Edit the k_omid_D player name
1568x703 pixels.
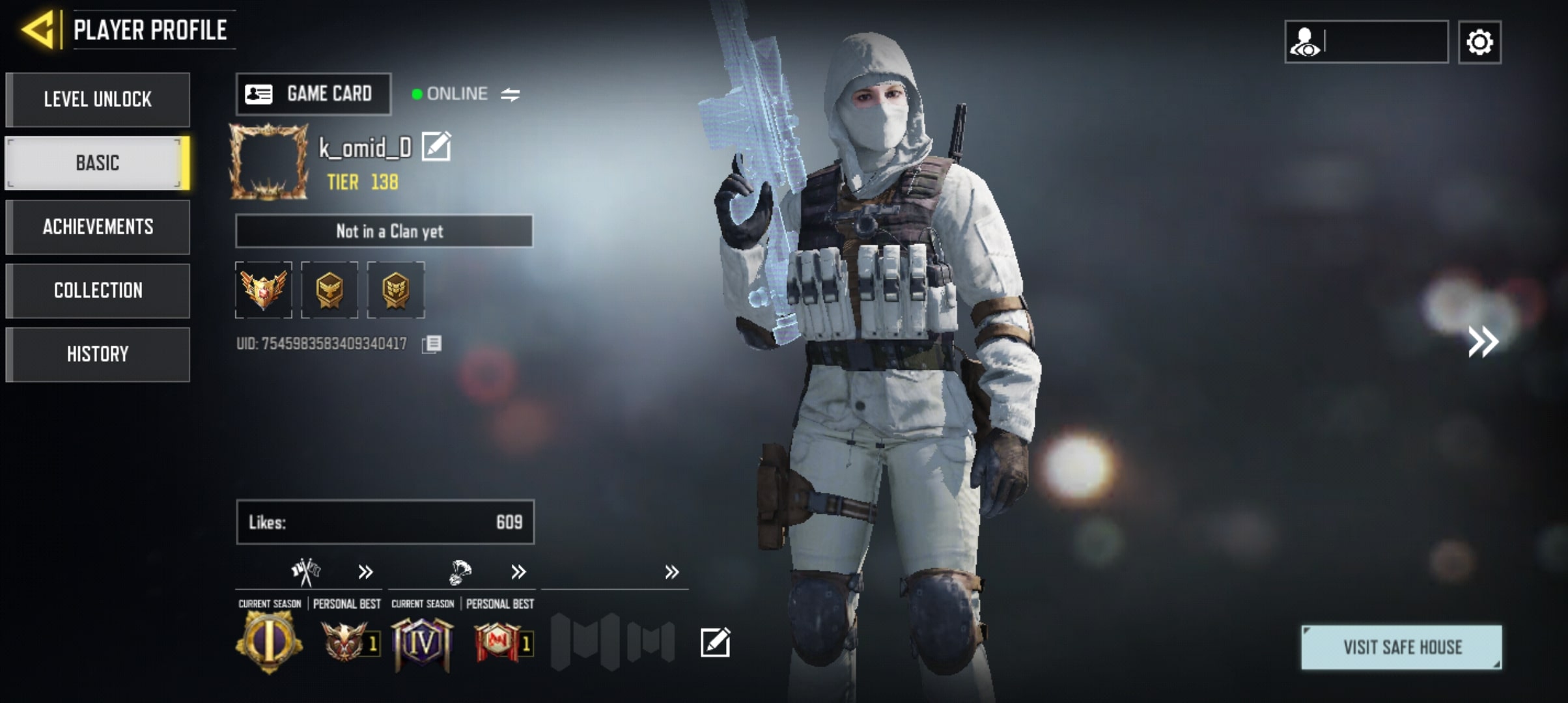436,146
